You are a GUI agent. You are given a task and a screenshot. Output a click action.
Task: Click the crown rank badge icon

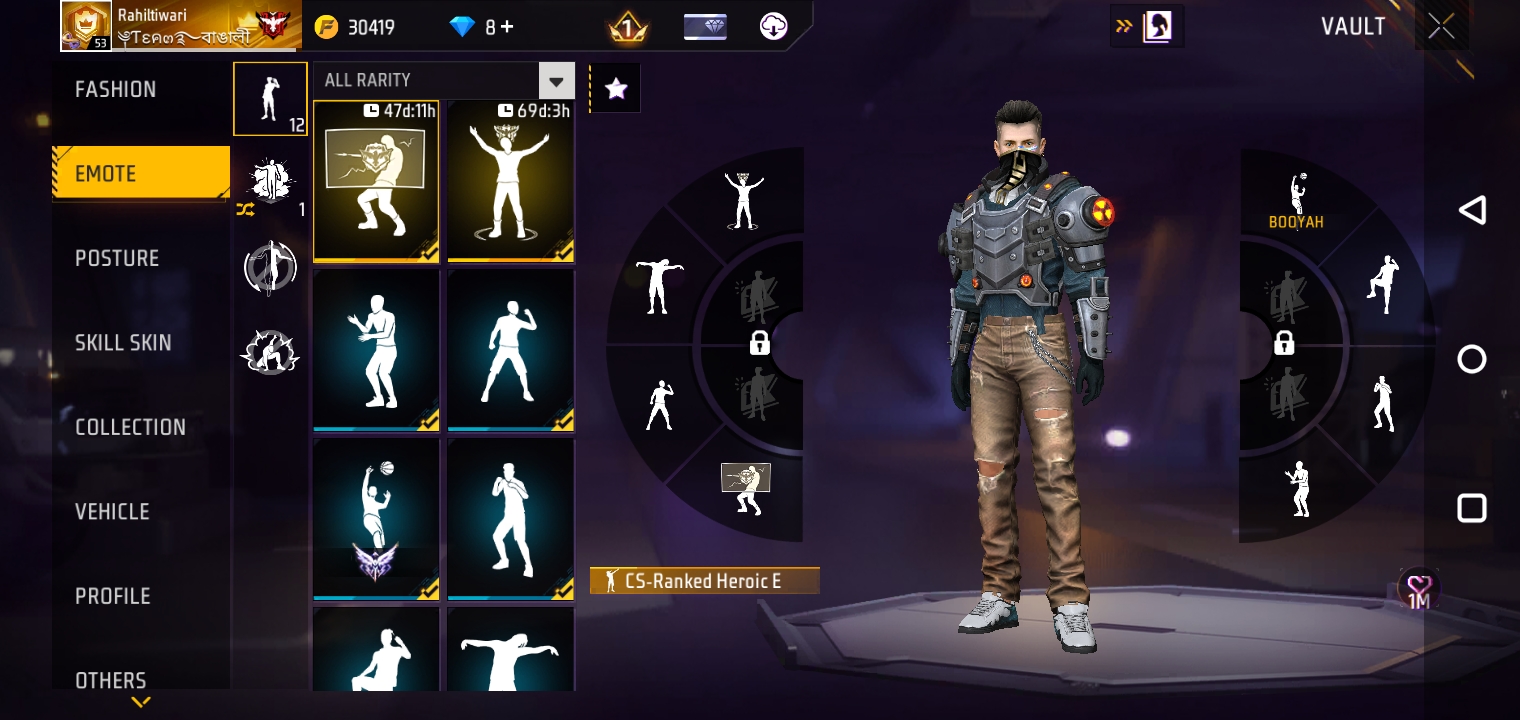point(628,27)
